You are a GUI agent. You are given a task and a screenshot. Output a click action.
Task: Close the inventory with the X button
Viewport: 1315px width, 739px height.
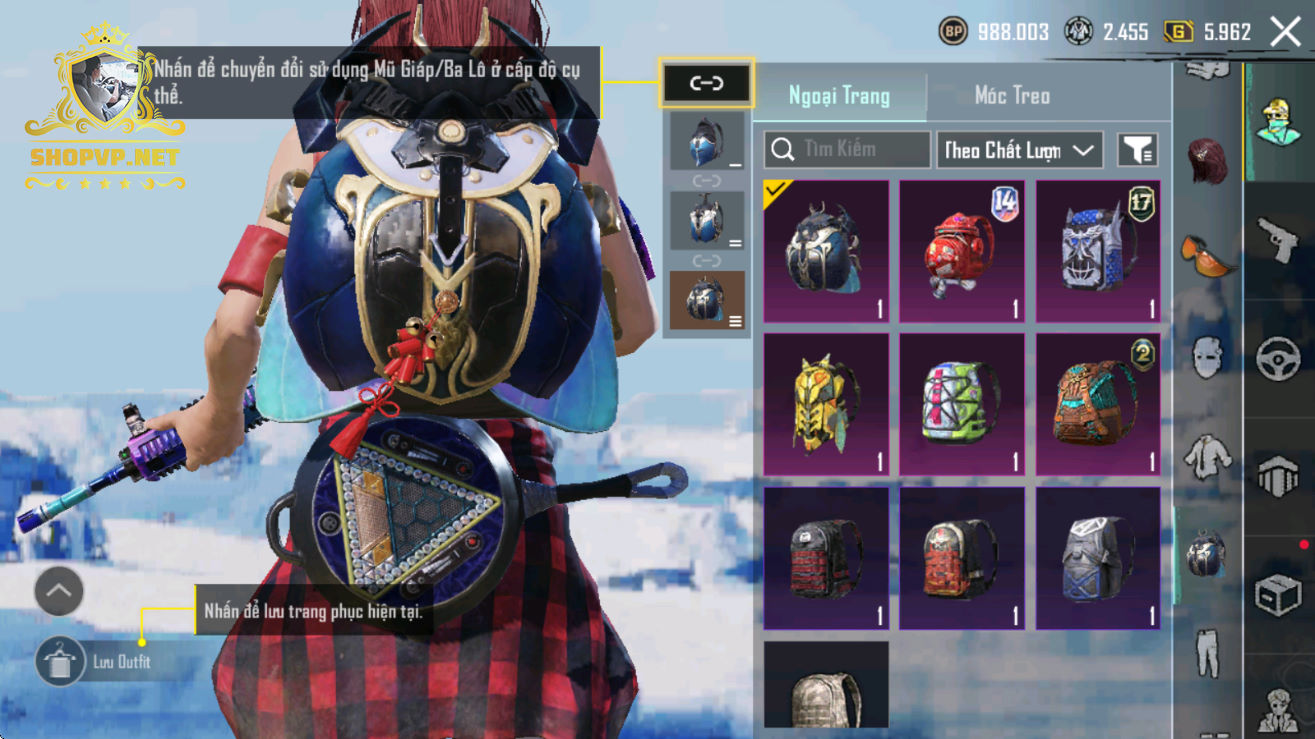(x=1285, y=32)
